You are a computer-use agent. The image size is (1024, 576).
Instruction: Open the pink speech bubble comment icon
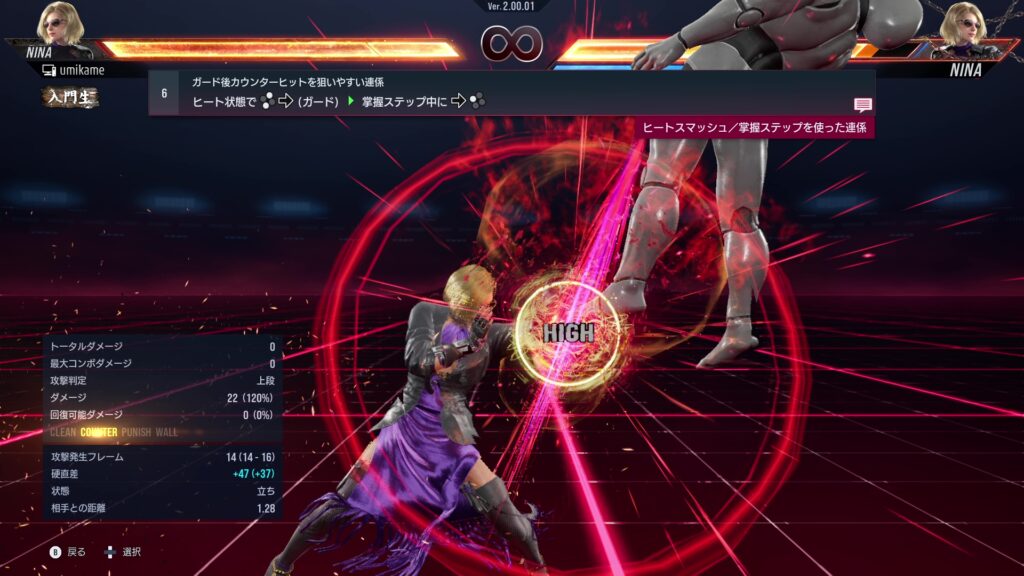tap(862, 104)
